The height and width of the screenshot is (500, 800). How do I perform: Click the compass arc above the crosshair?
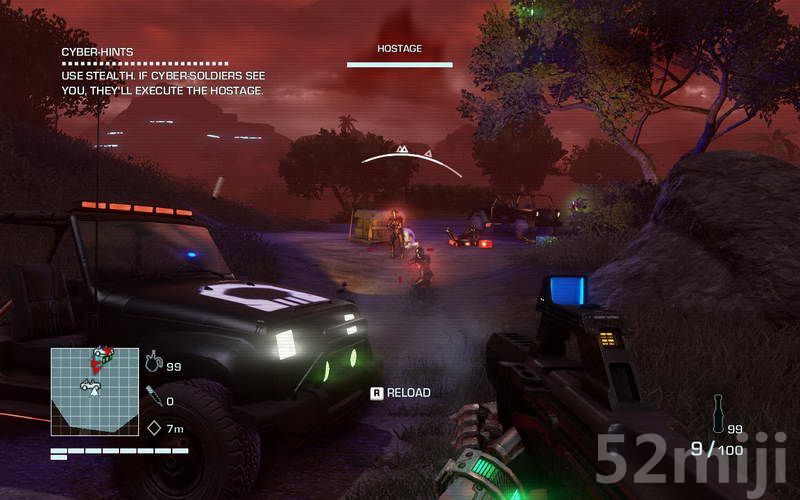click(411, 158)
